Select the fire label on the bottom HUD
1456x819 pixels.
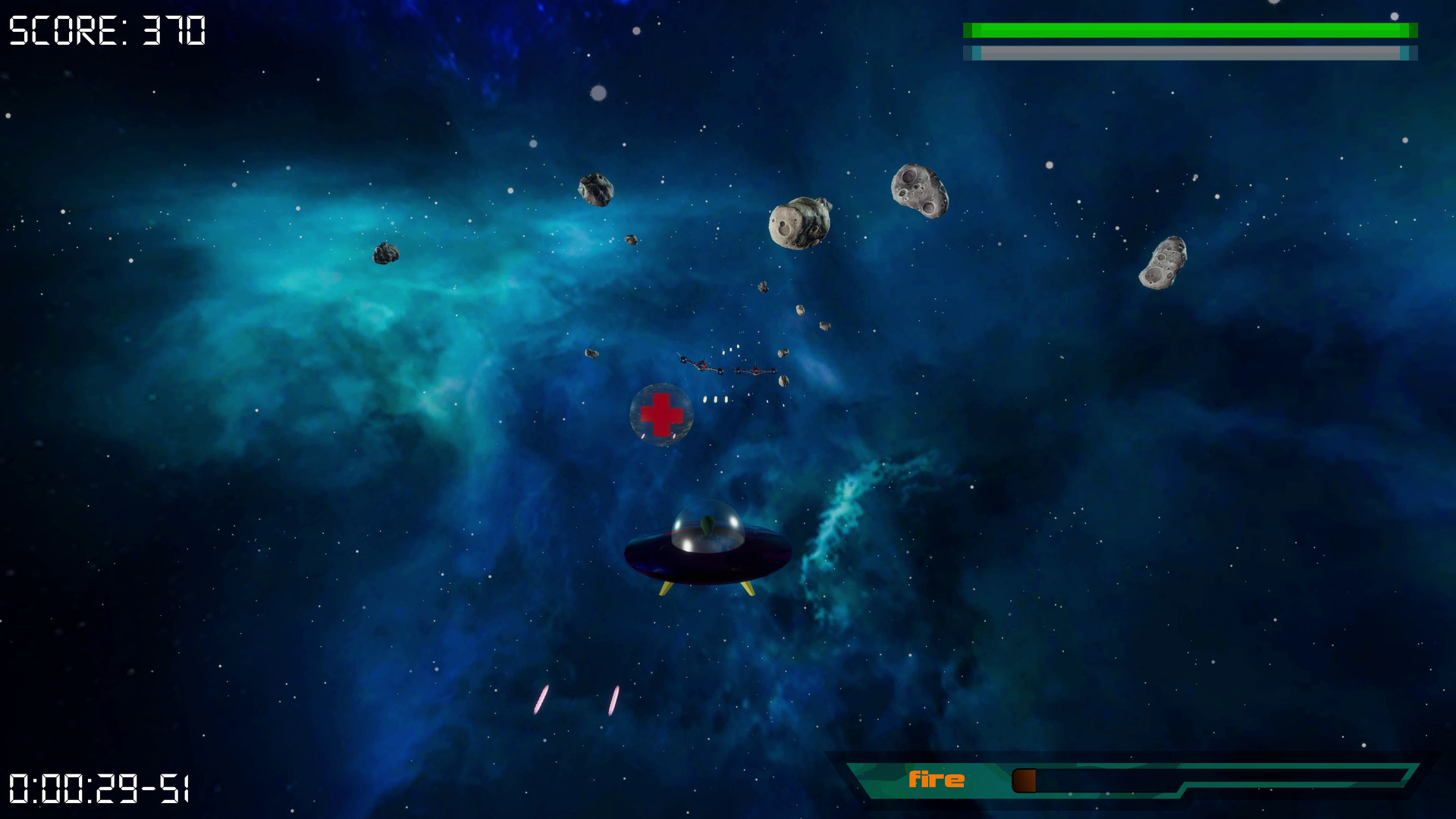(x=938, y=779)
